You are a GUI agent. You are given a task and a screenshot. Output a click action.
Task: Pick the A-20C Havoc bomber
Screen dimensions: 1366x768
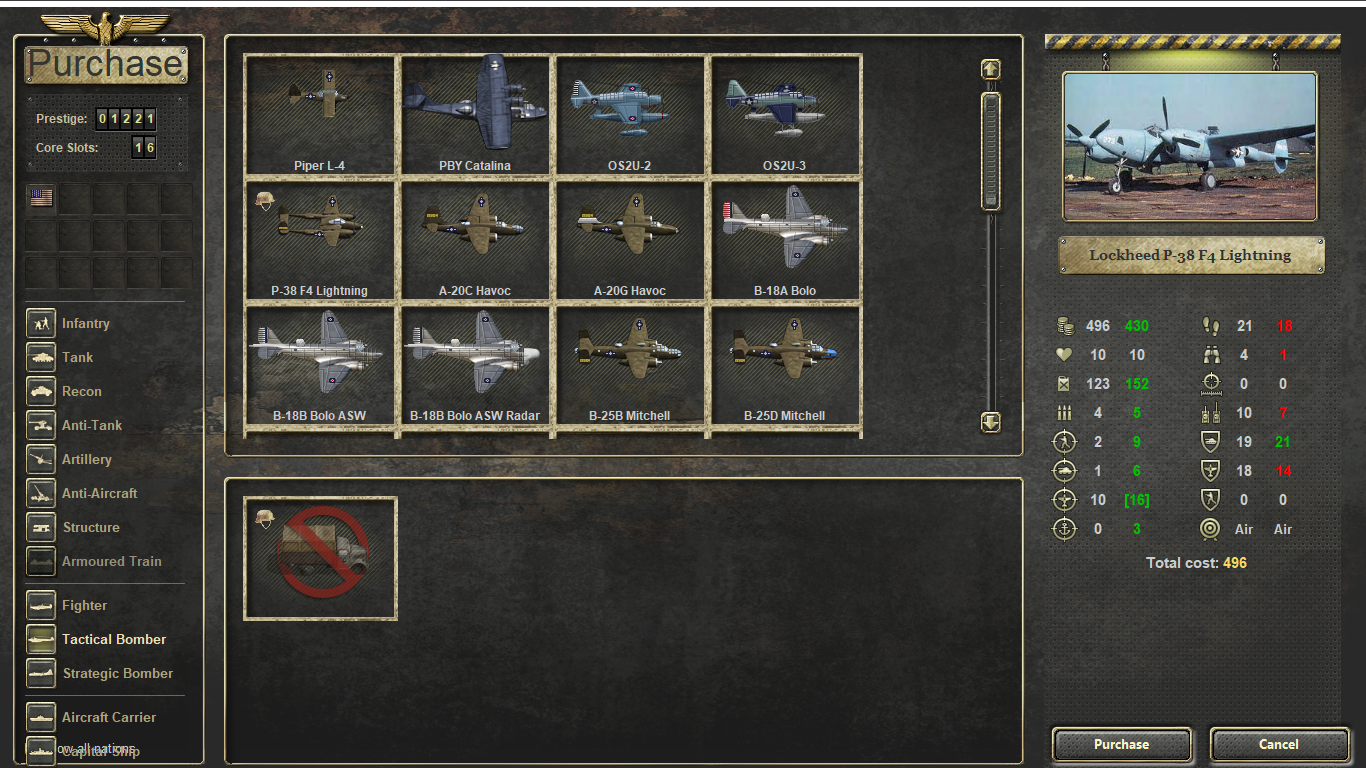475,240
